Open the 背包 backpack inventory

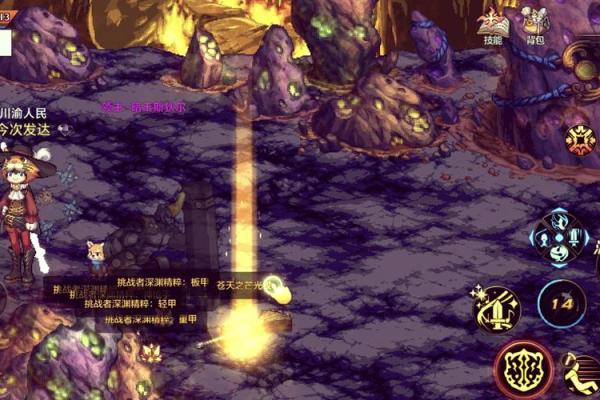pos(535,25)
